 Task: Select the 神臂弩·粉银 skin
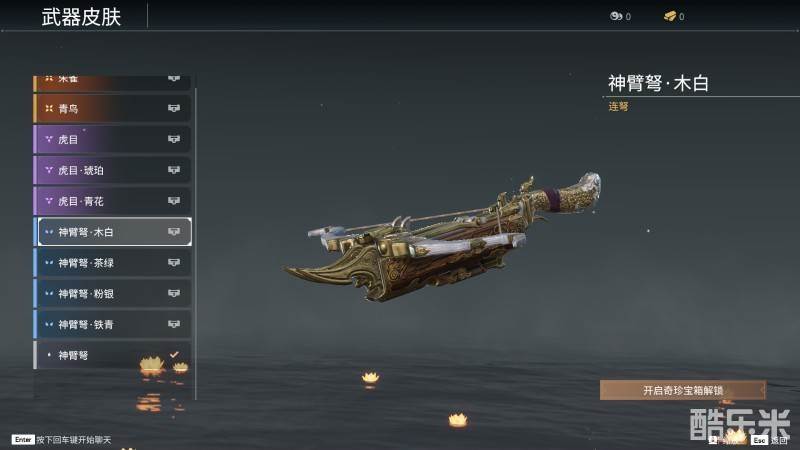click(112, 294)
